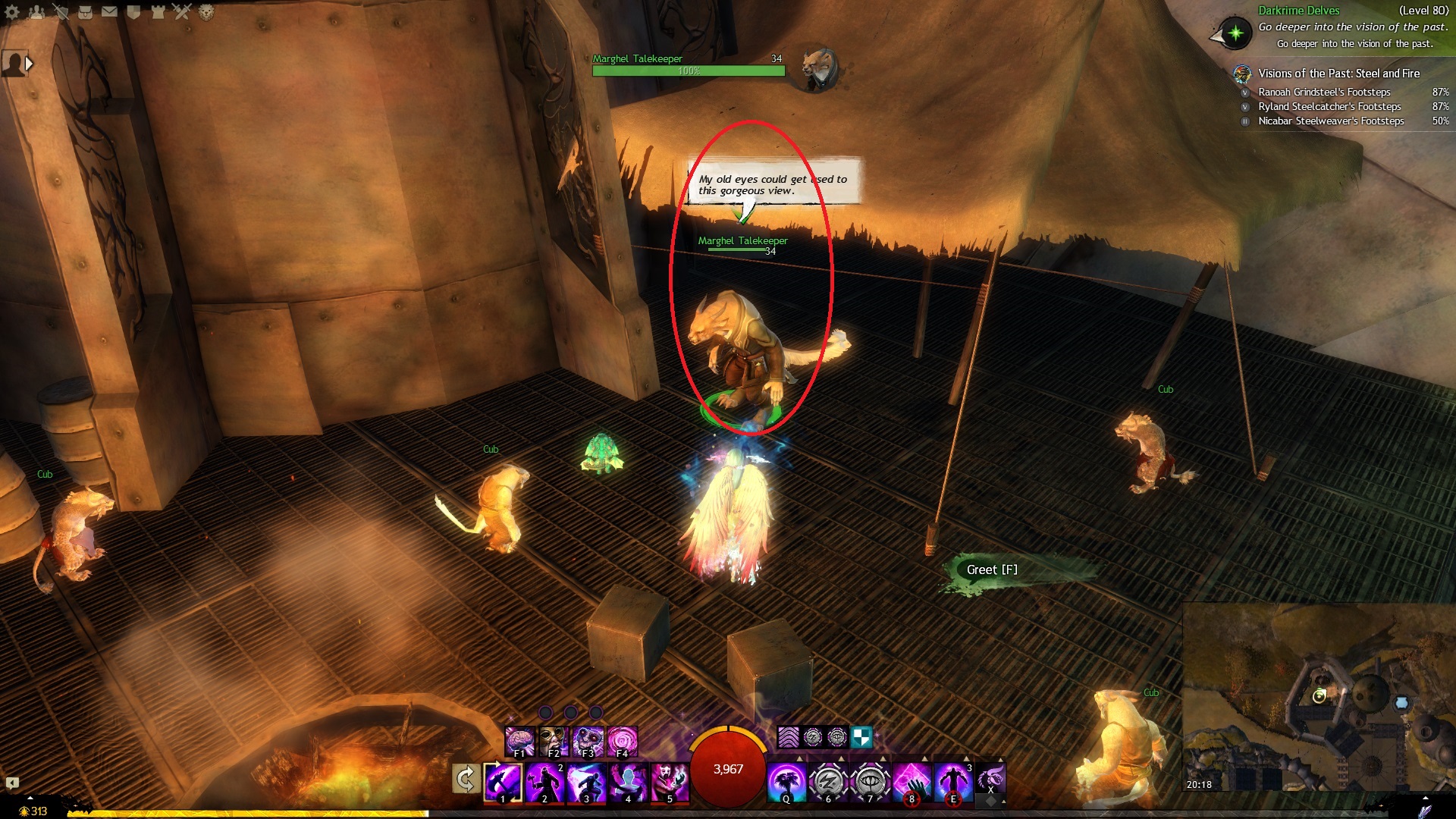
Task: Open the inventory bag icon
Action: 85,11
